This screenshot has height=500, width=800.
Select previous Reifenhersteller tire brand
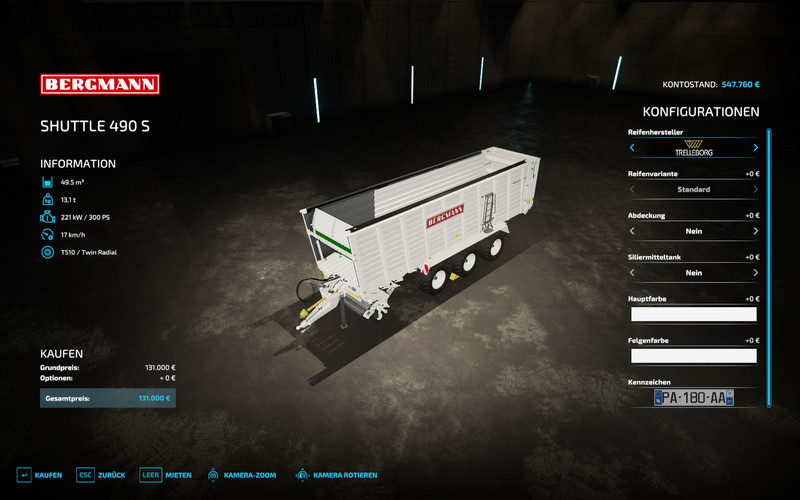click(x=632, y=148)
